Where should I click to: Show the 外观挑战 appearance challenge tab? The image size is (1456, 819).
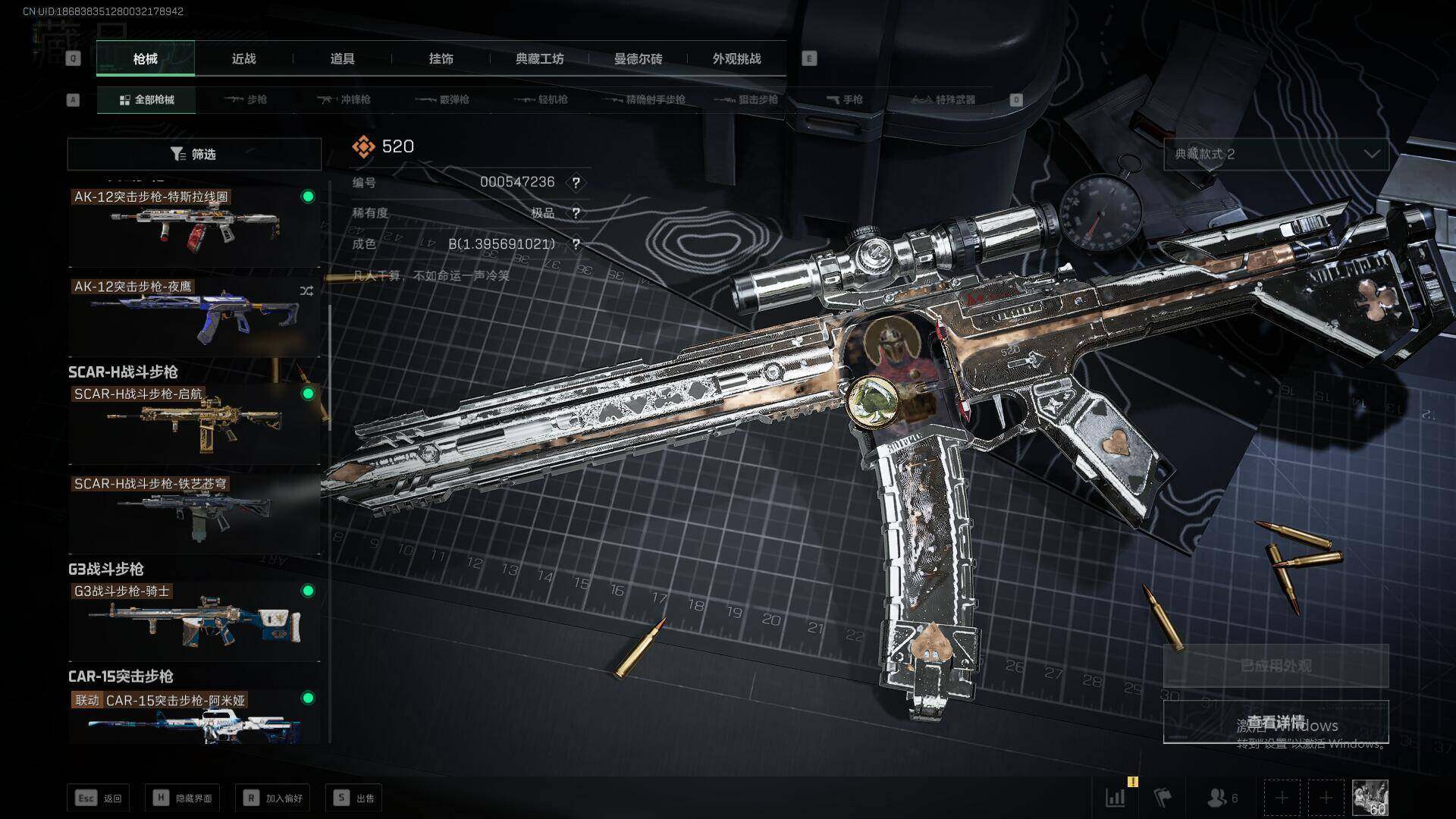point(736,58)
